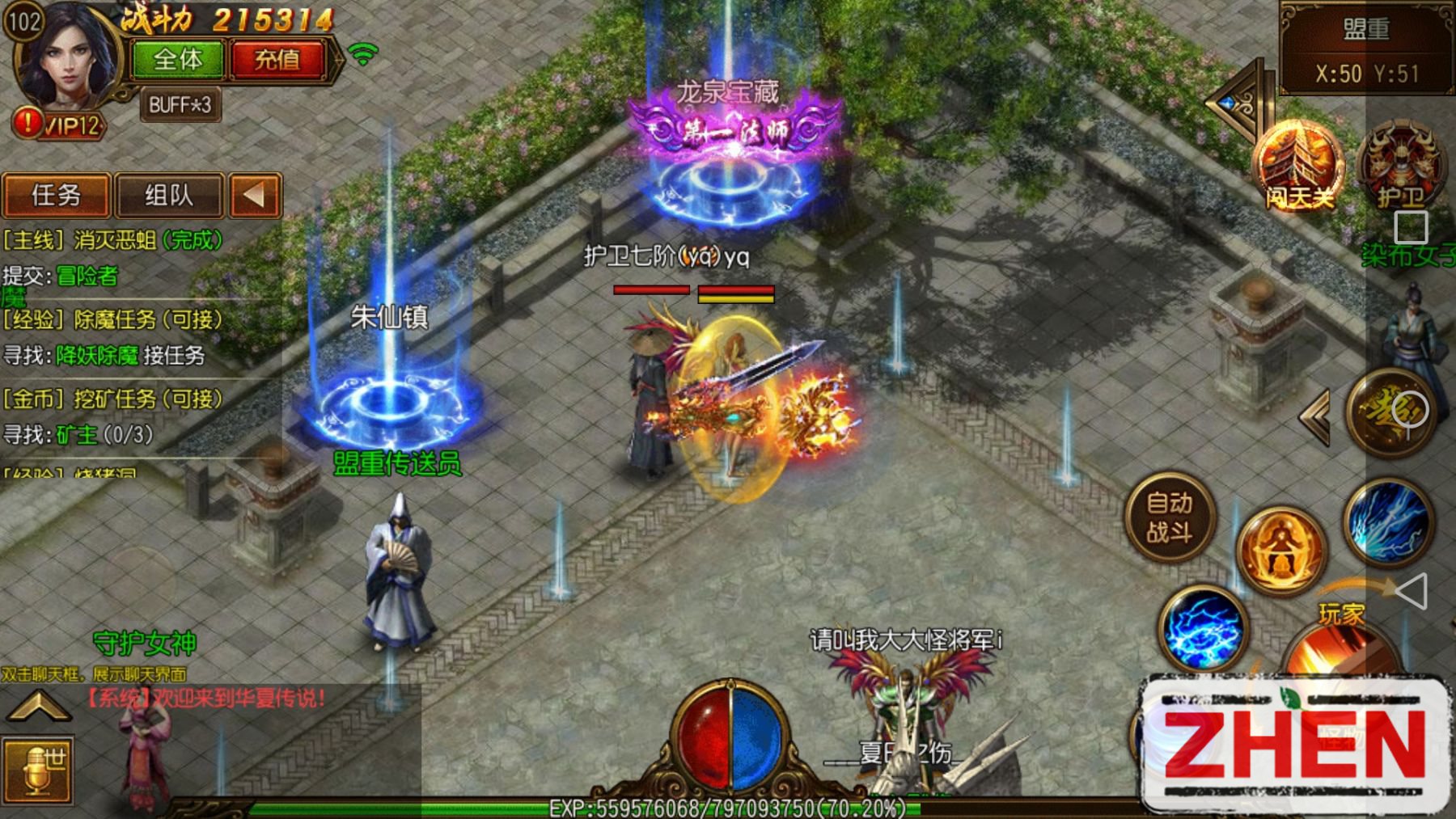Select the 挖矿任务 gold quest entry

tap(113, 399)
